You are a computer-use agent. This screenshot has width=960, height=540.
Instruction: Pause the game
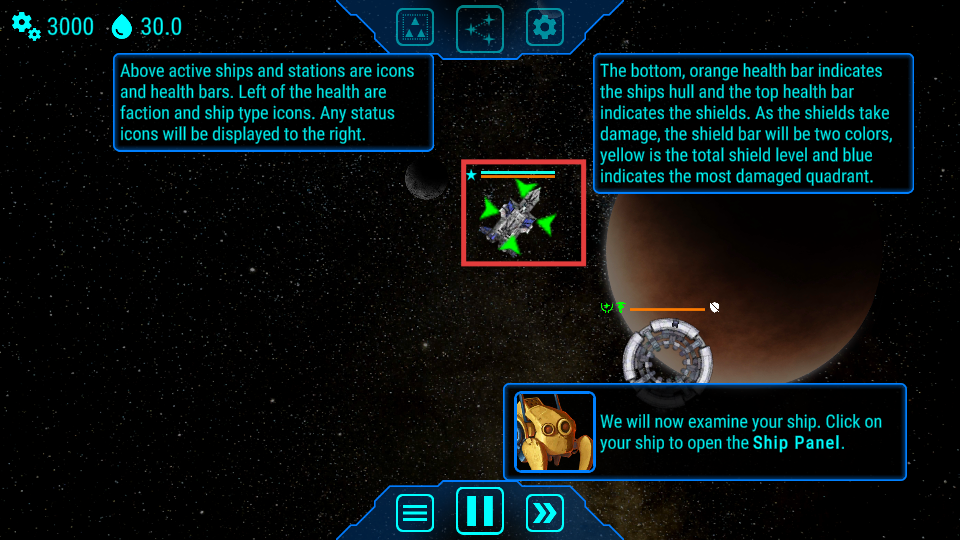480,510
